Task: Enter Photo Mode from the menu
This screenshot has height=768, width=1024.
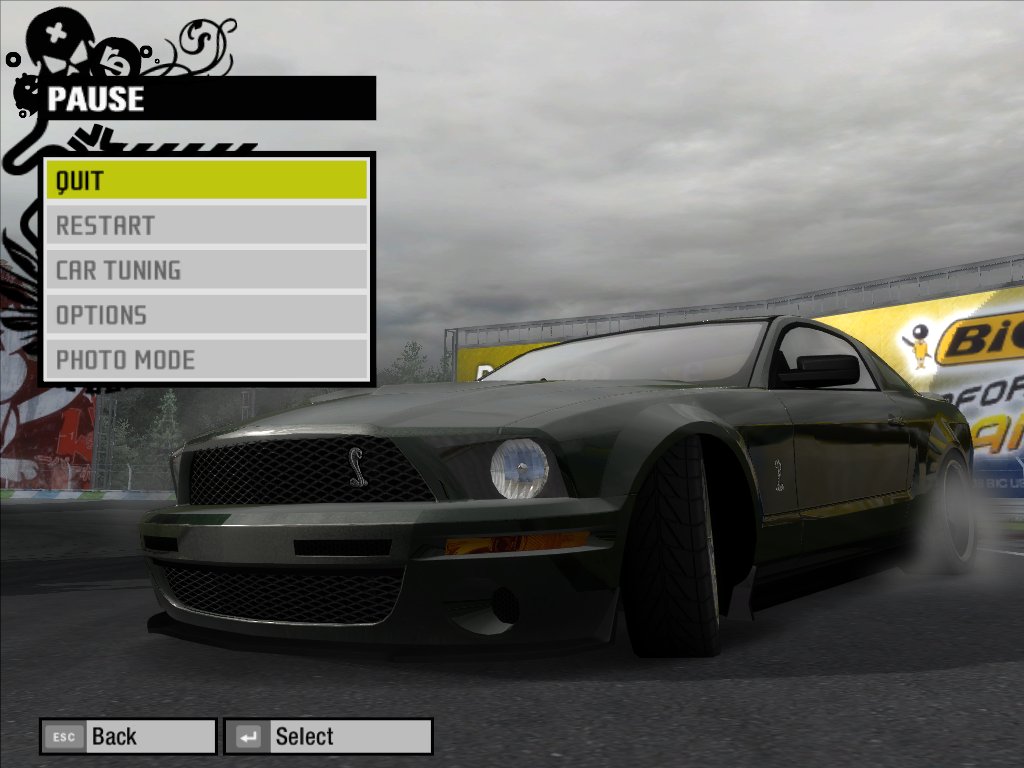Action: pyautogui.click(x=206, y=360)
